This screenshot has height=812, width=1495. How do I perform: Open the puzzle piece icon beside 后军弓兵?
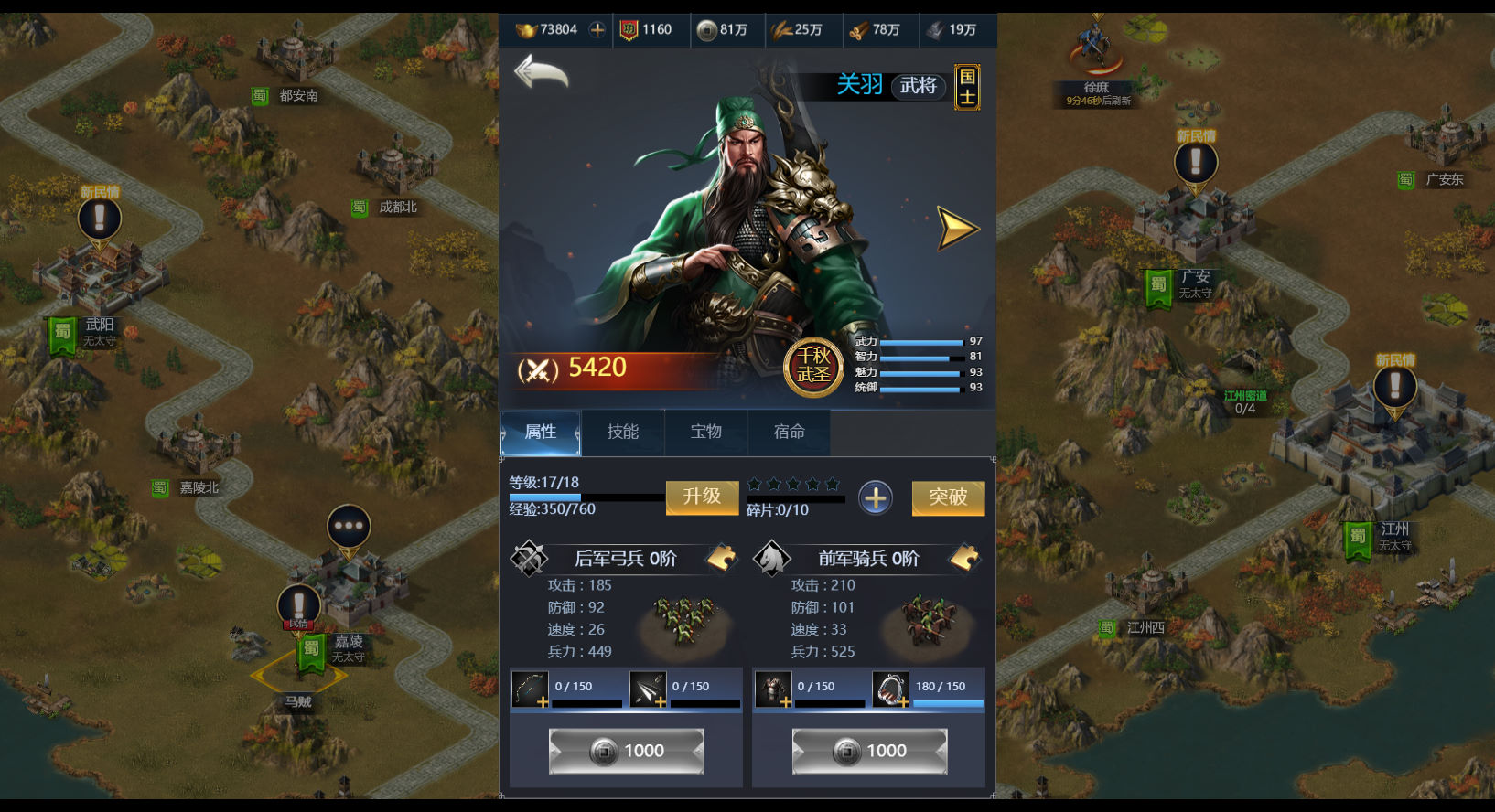click(722, 557)
